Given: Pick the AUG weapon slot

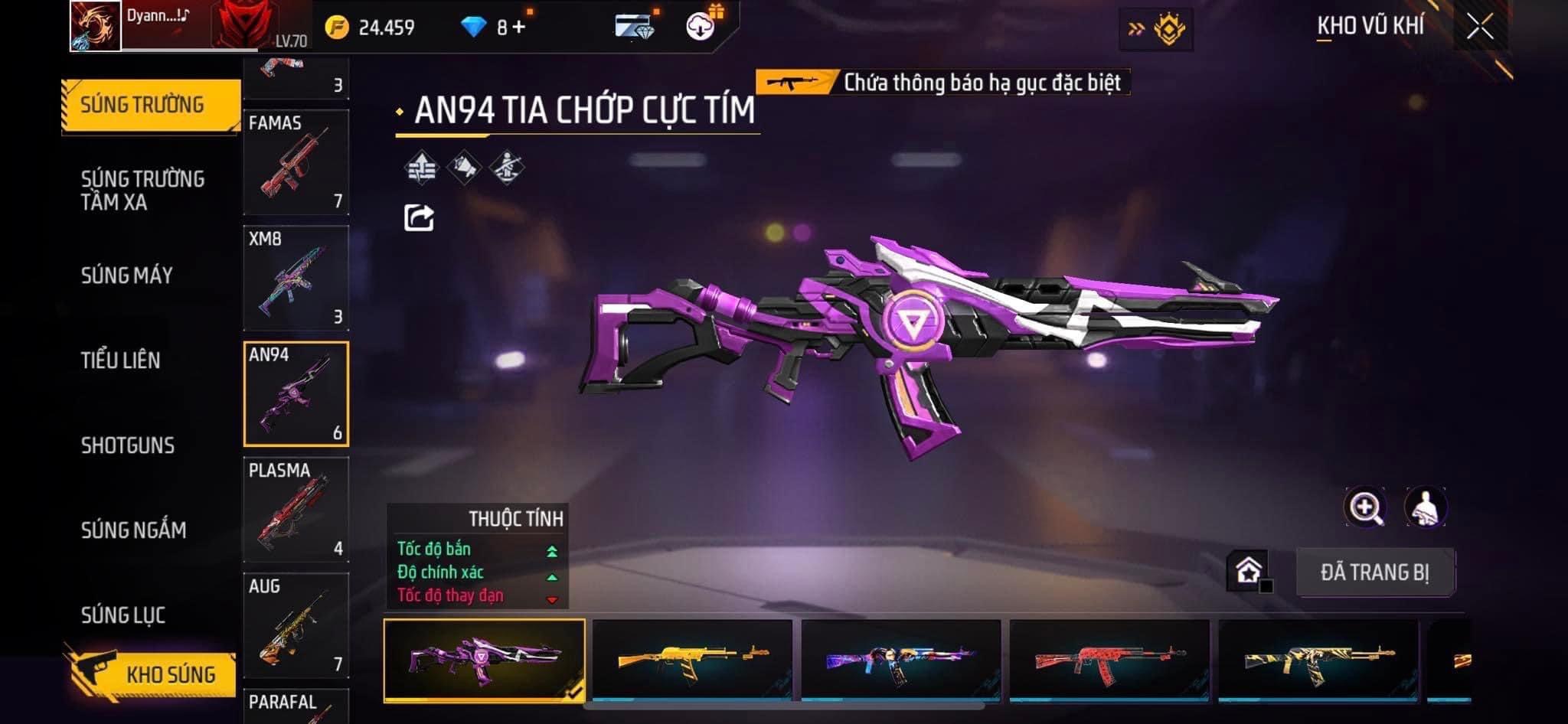Looking at the screenshot, I should click(x=296, y=625).
